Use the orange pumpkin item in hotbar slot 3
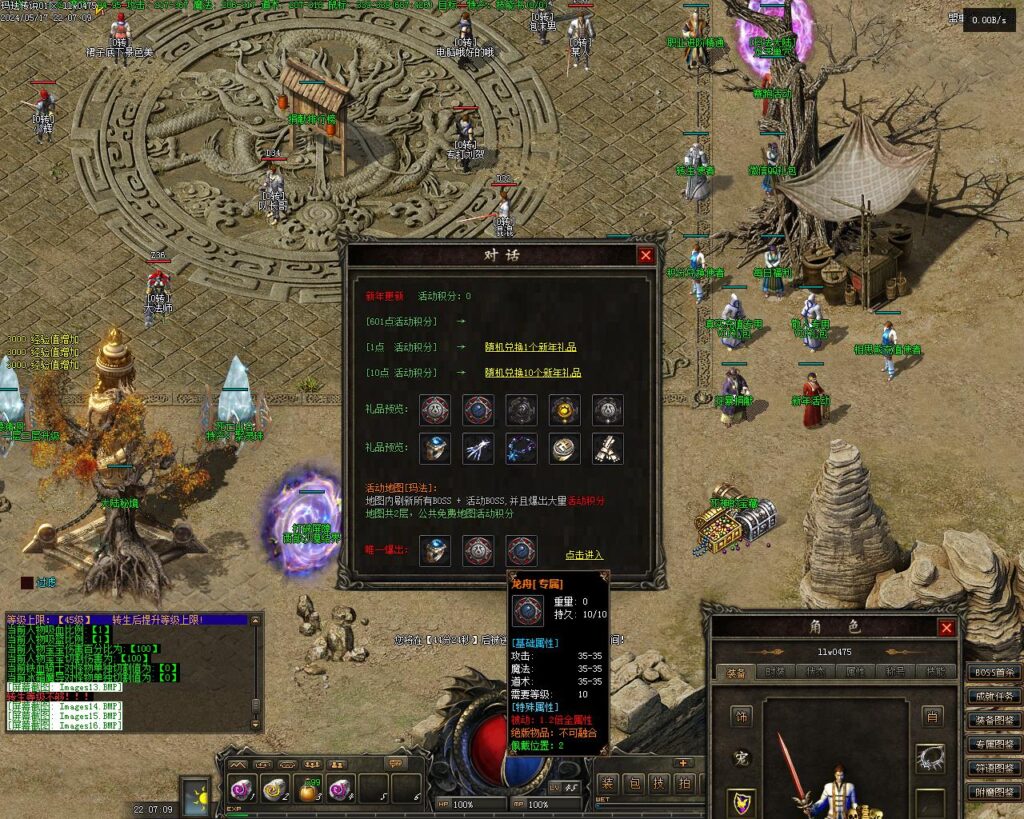This screenshot has width=1024, height=819. (x=310, y=789)
